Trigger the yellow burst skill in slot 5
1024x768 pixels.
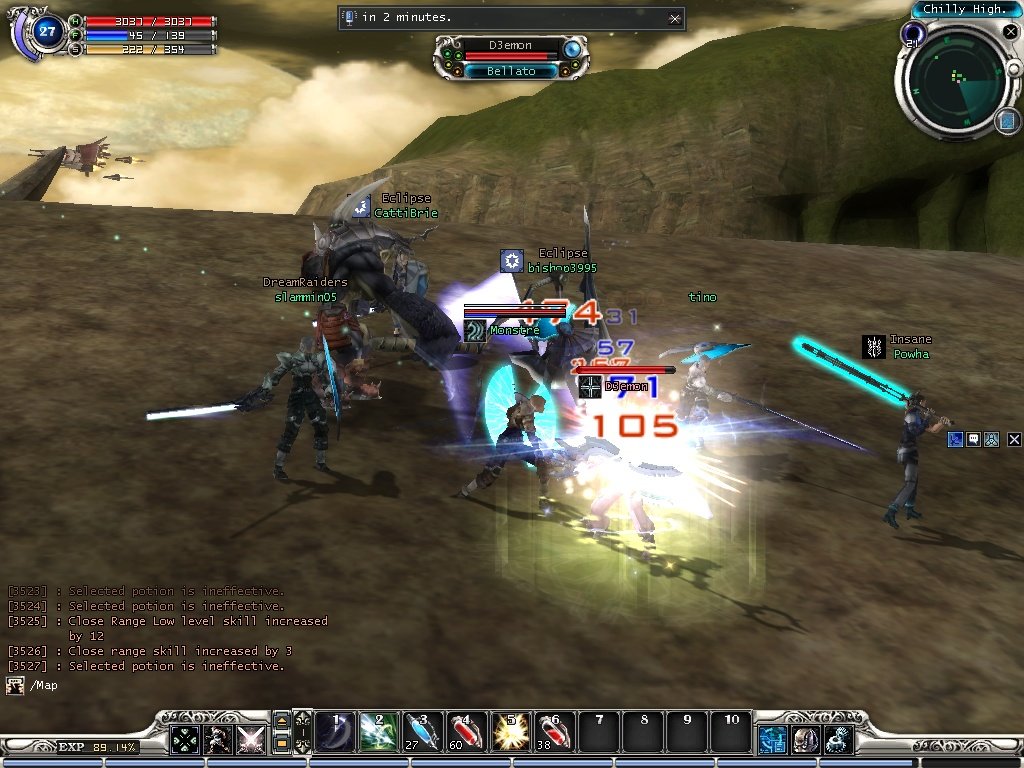click(511, 732)
